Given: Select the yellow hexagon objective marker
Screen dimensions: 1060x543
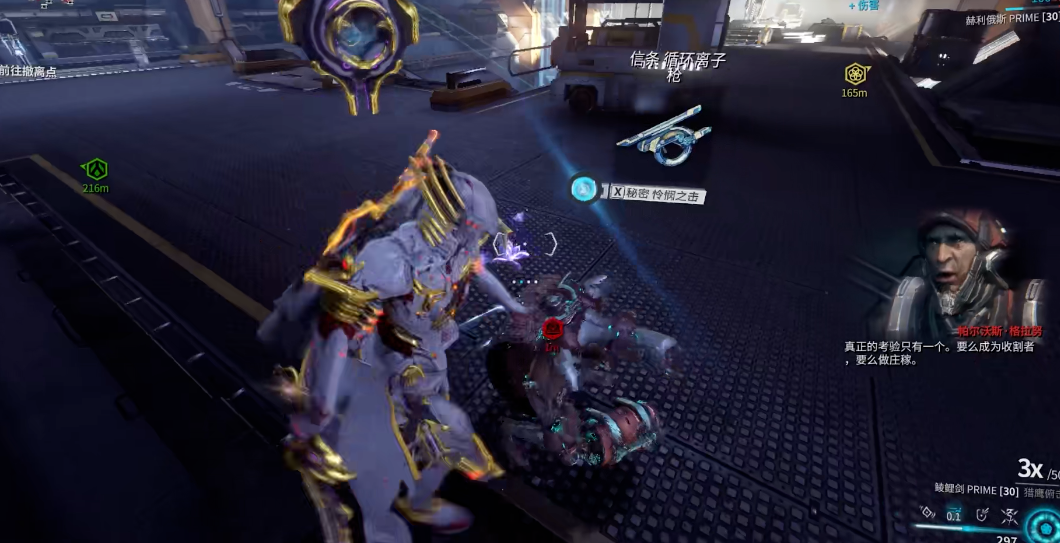Looking at the screenshot, I should point(854,73).
